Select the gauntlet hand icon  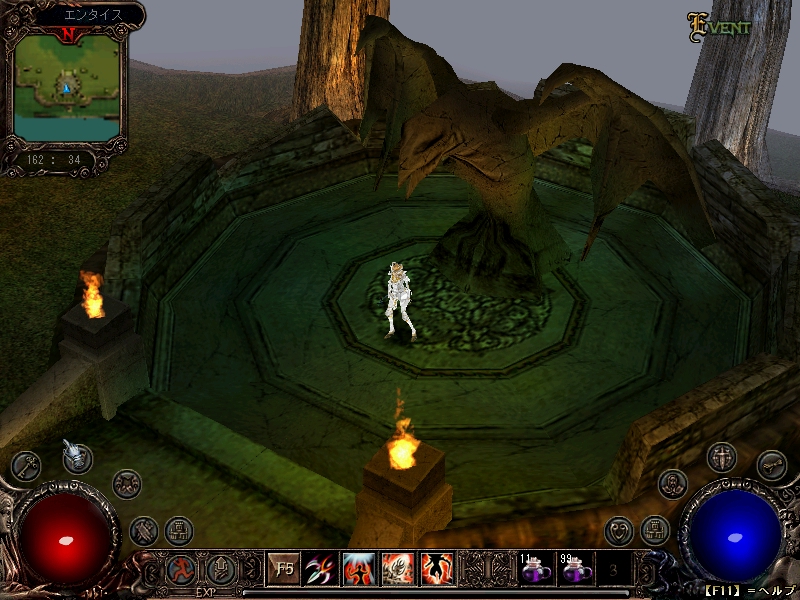[78, 457]
